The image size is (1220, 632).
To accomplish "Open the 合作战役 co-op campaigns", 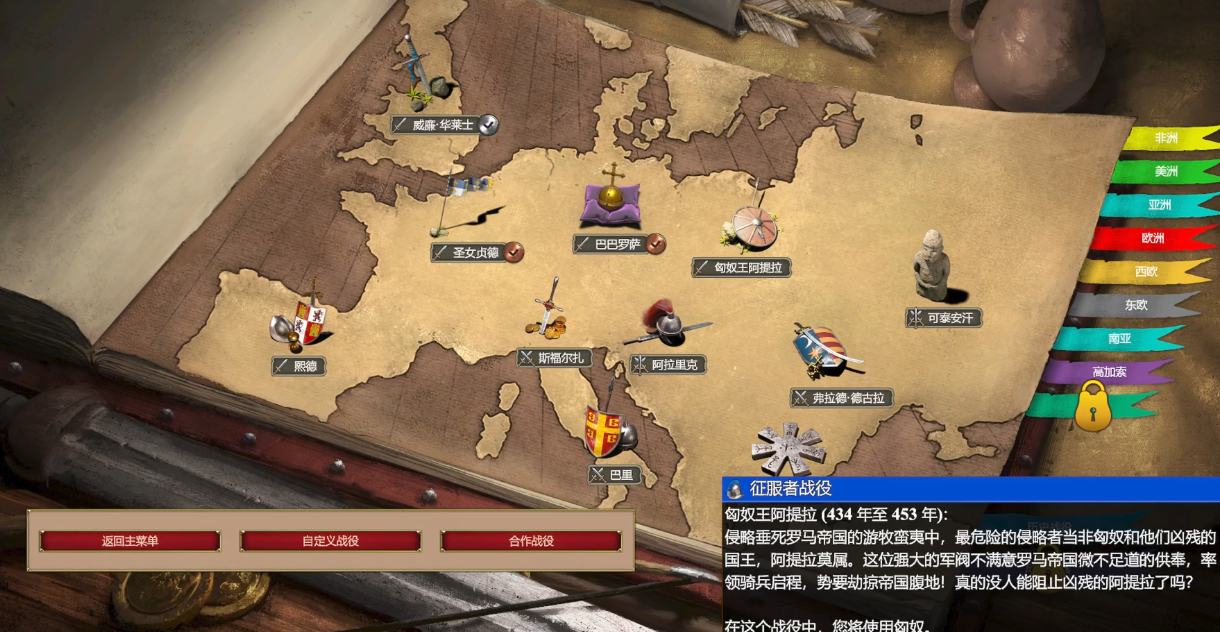I will coord(530,541).
